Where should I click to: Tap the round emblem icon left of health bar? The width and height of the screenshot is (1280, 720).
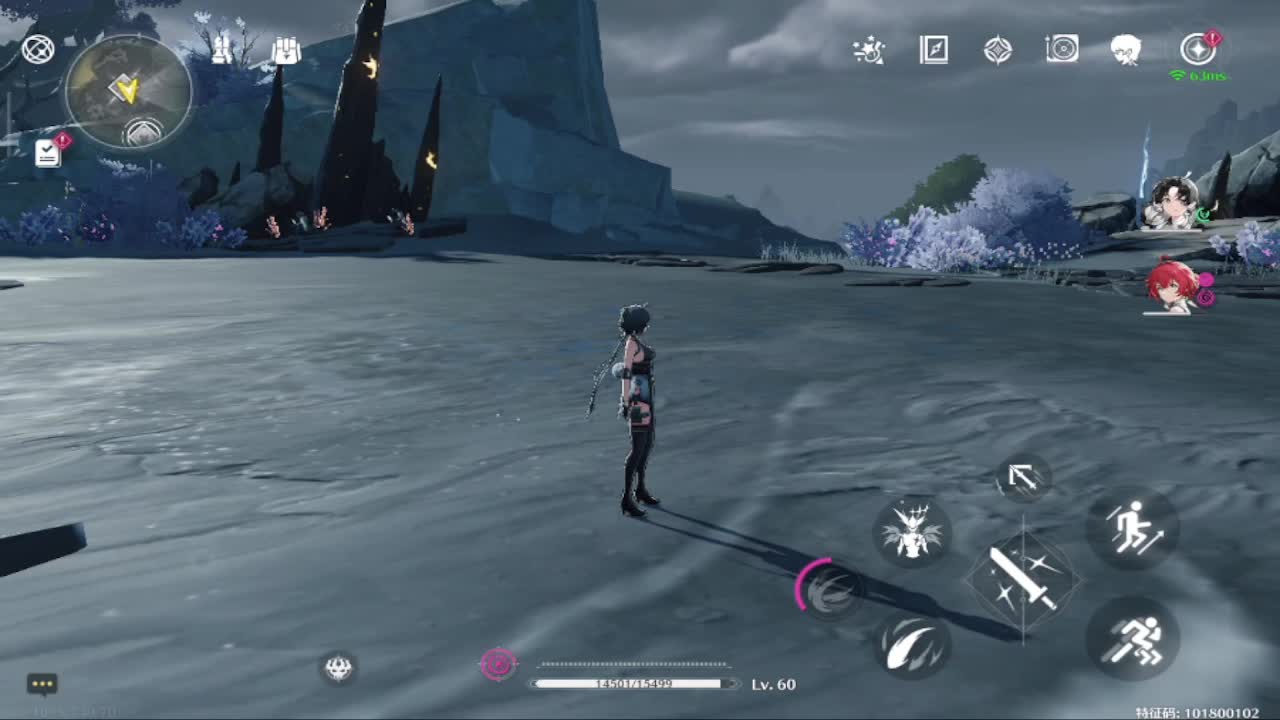tap(339, 667)
